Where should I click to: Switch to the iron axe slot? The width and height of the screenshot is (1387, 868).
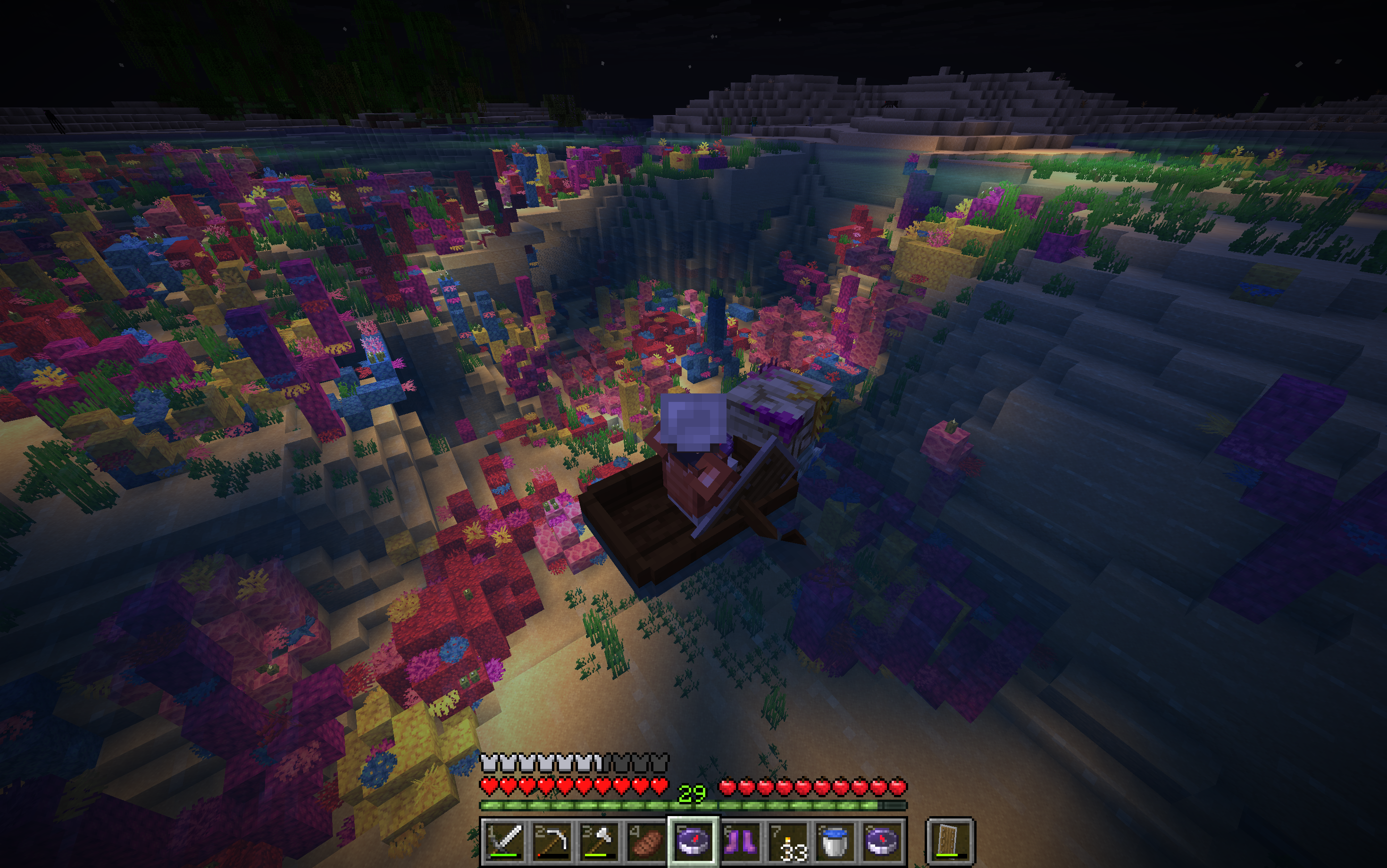(x=599, y=841)
